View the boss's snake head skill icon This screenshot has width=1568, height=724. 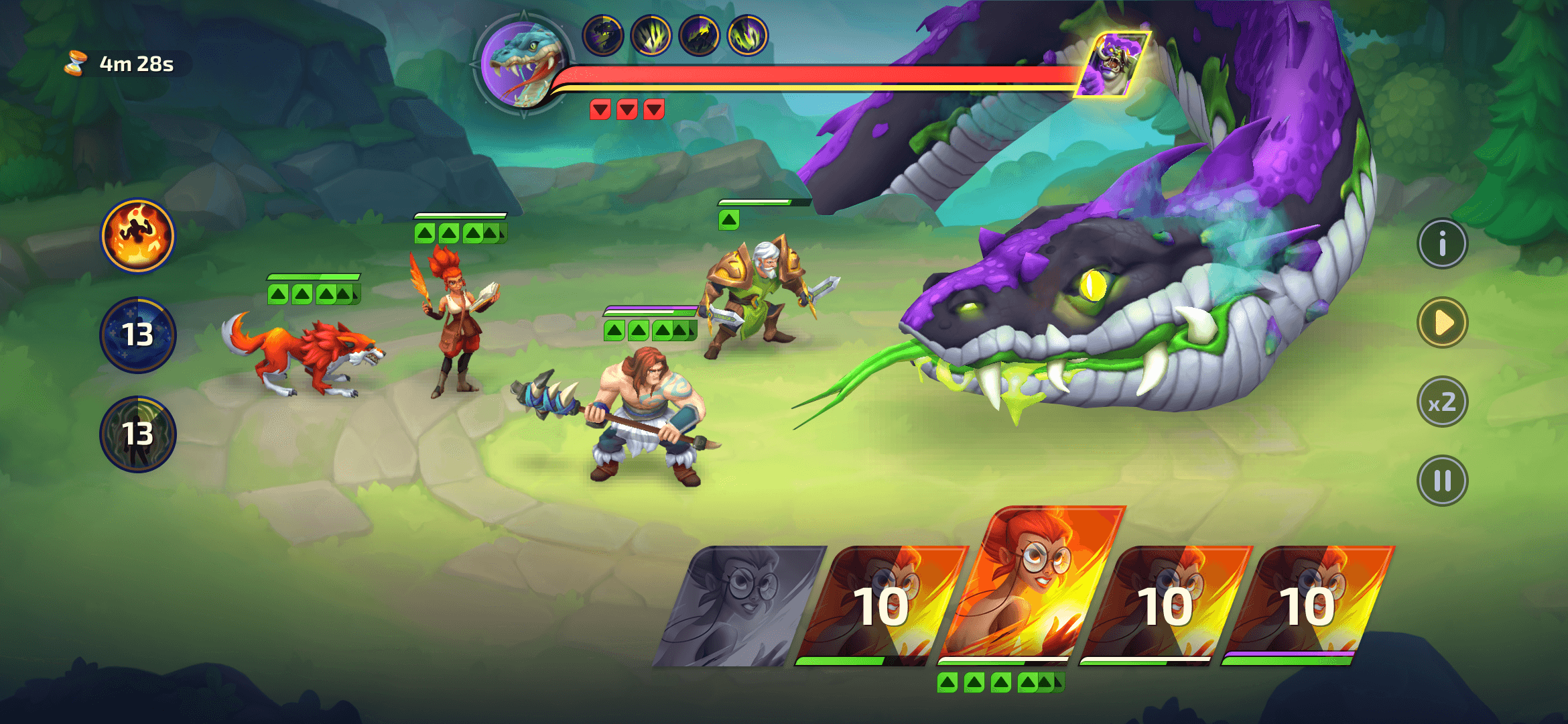point(603,36)
